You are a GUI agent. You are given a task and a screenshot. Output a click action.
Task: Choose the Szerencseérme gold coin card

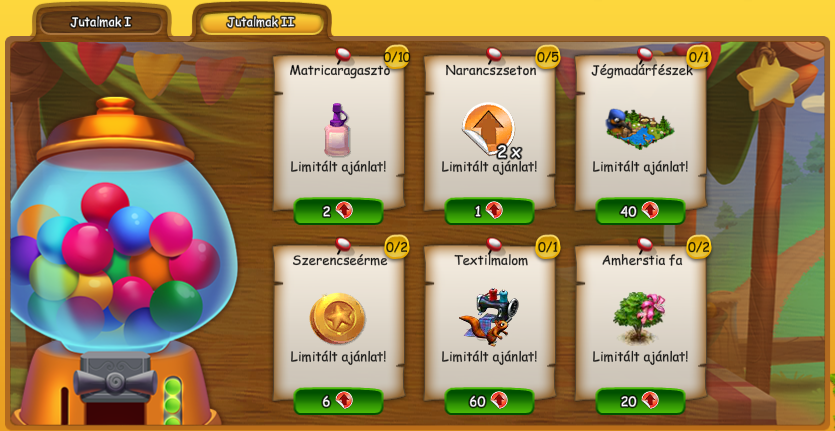(x=338, y=318)
